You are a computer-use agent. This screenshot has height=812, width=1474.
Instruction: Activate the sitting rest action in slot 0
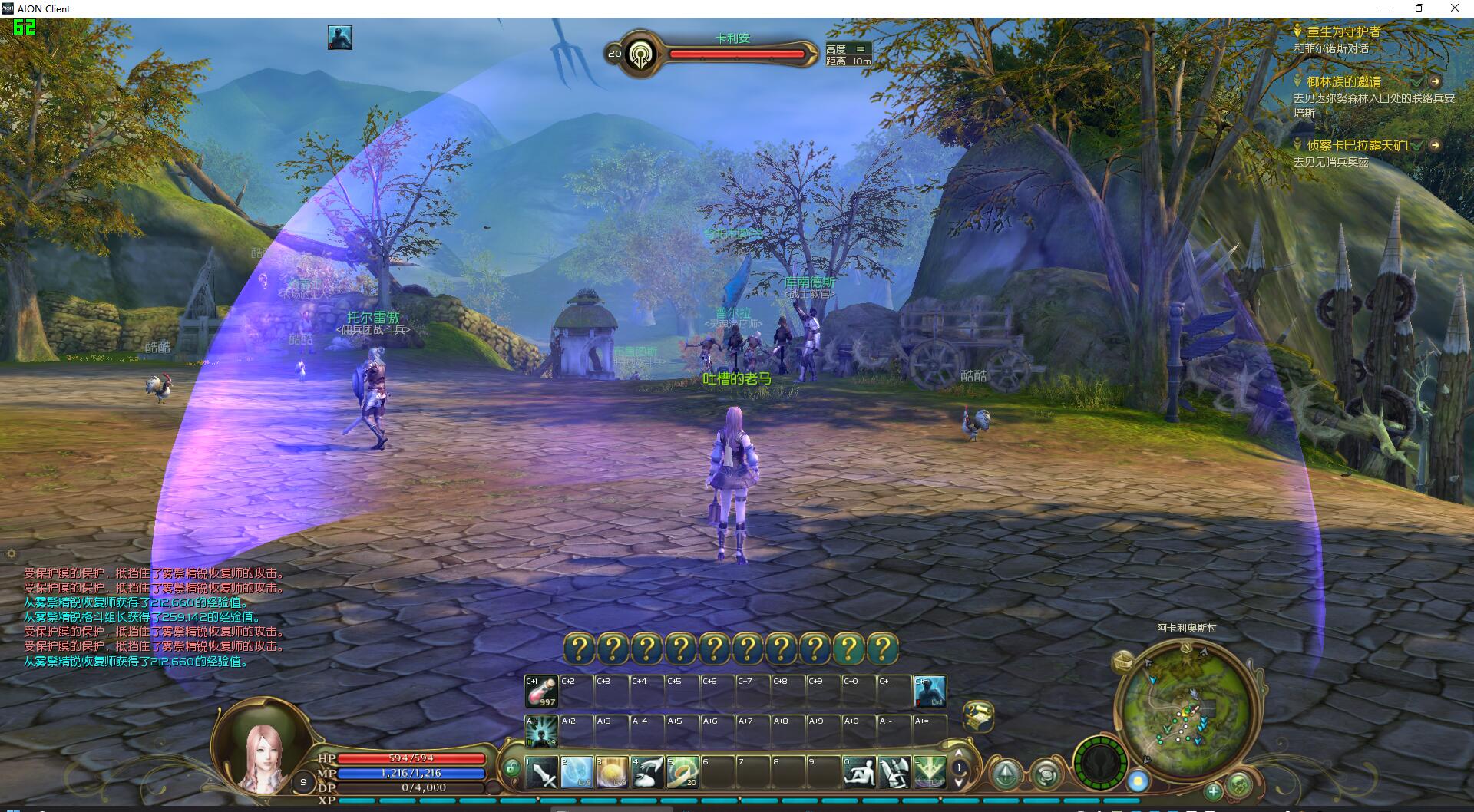859,772
